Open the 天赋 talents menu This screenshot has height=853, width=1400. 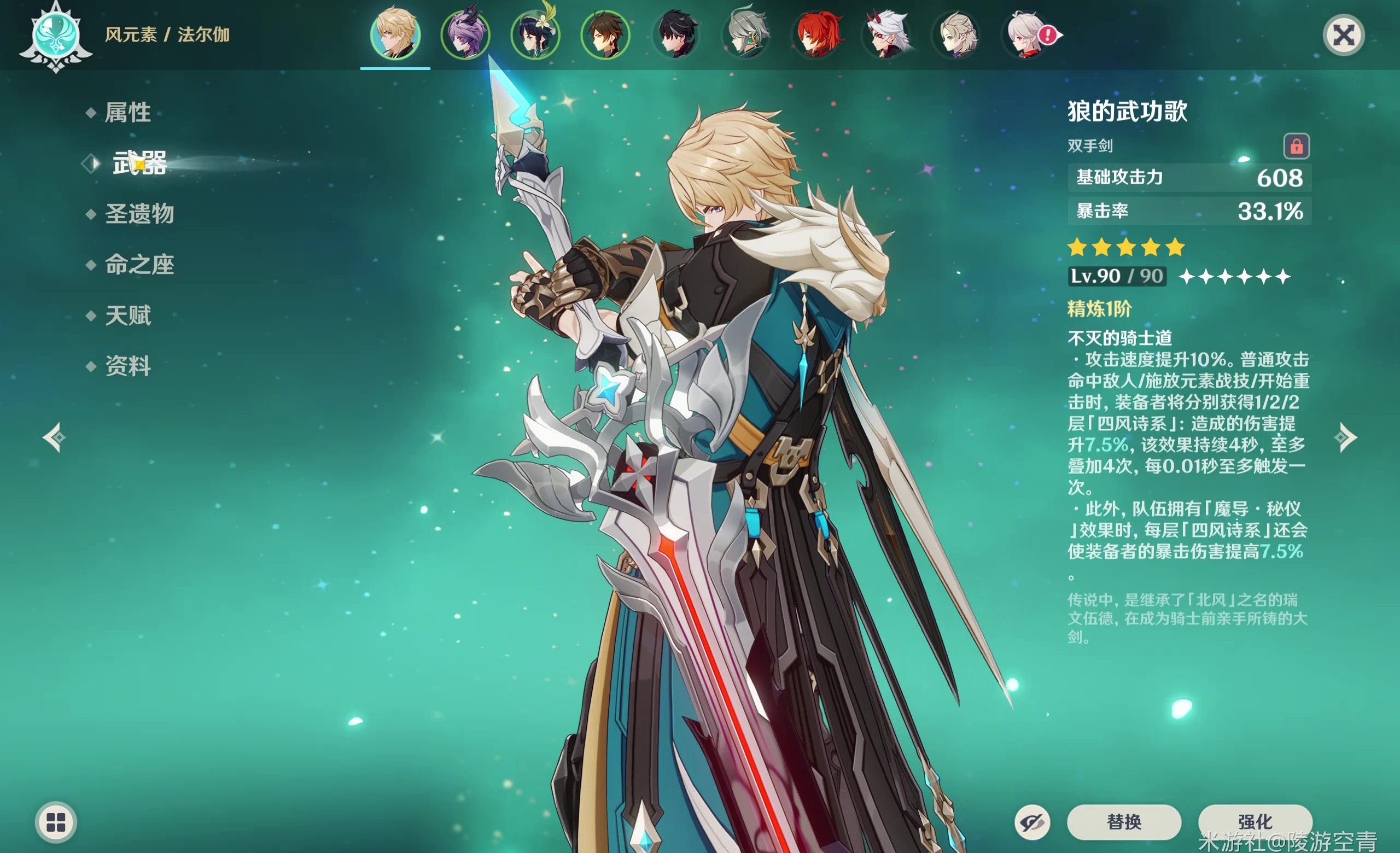[128, 315]
